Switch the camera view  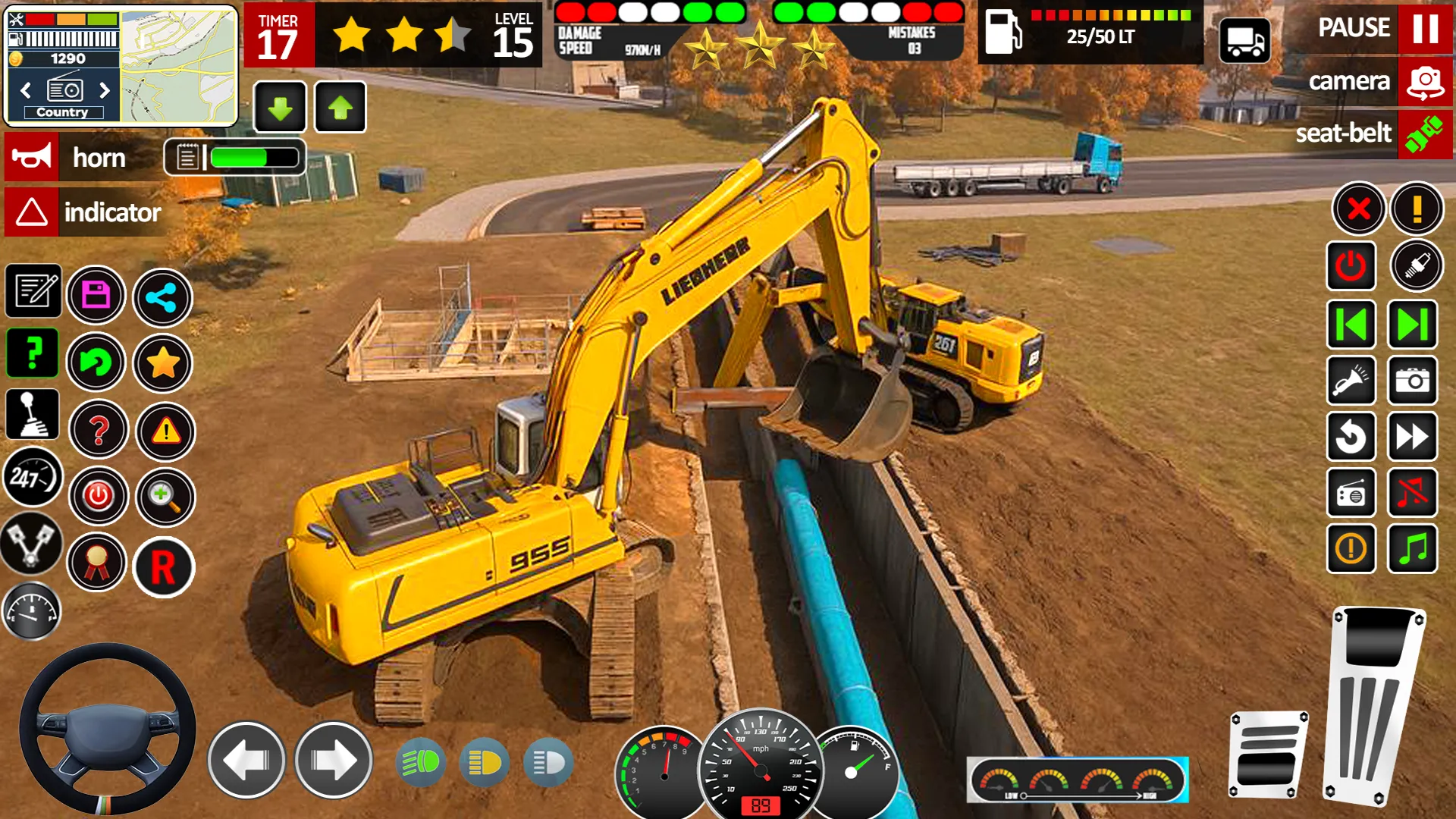(1425, 82)
